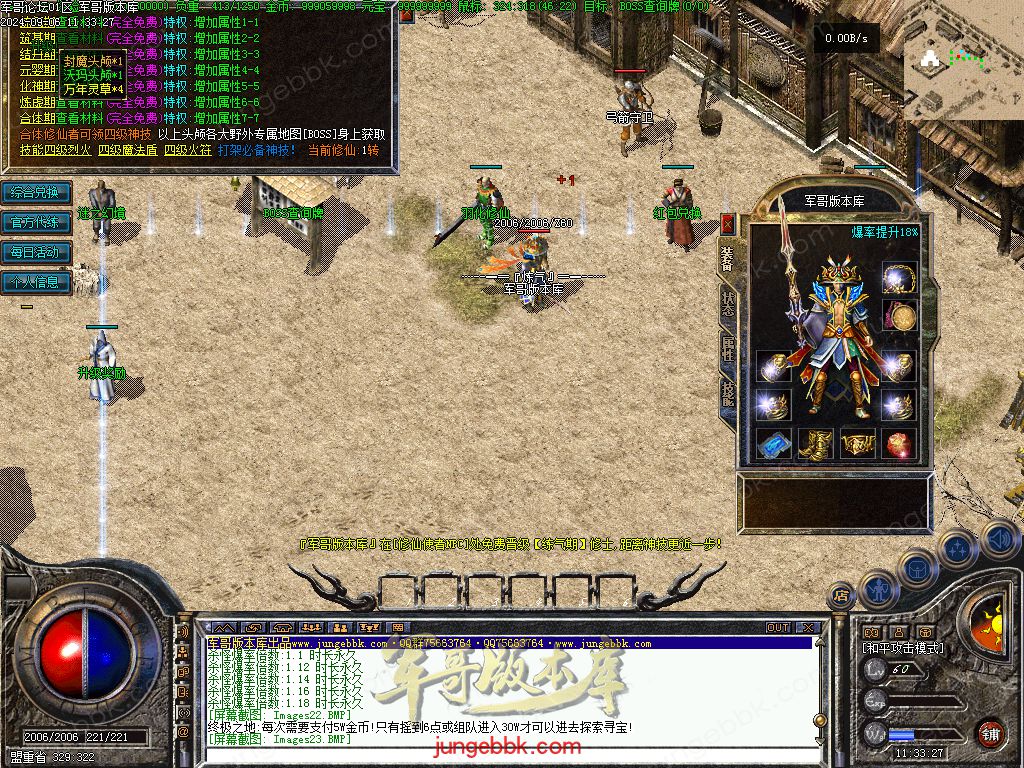Switch to the 状态 status tab

point(727,302)
